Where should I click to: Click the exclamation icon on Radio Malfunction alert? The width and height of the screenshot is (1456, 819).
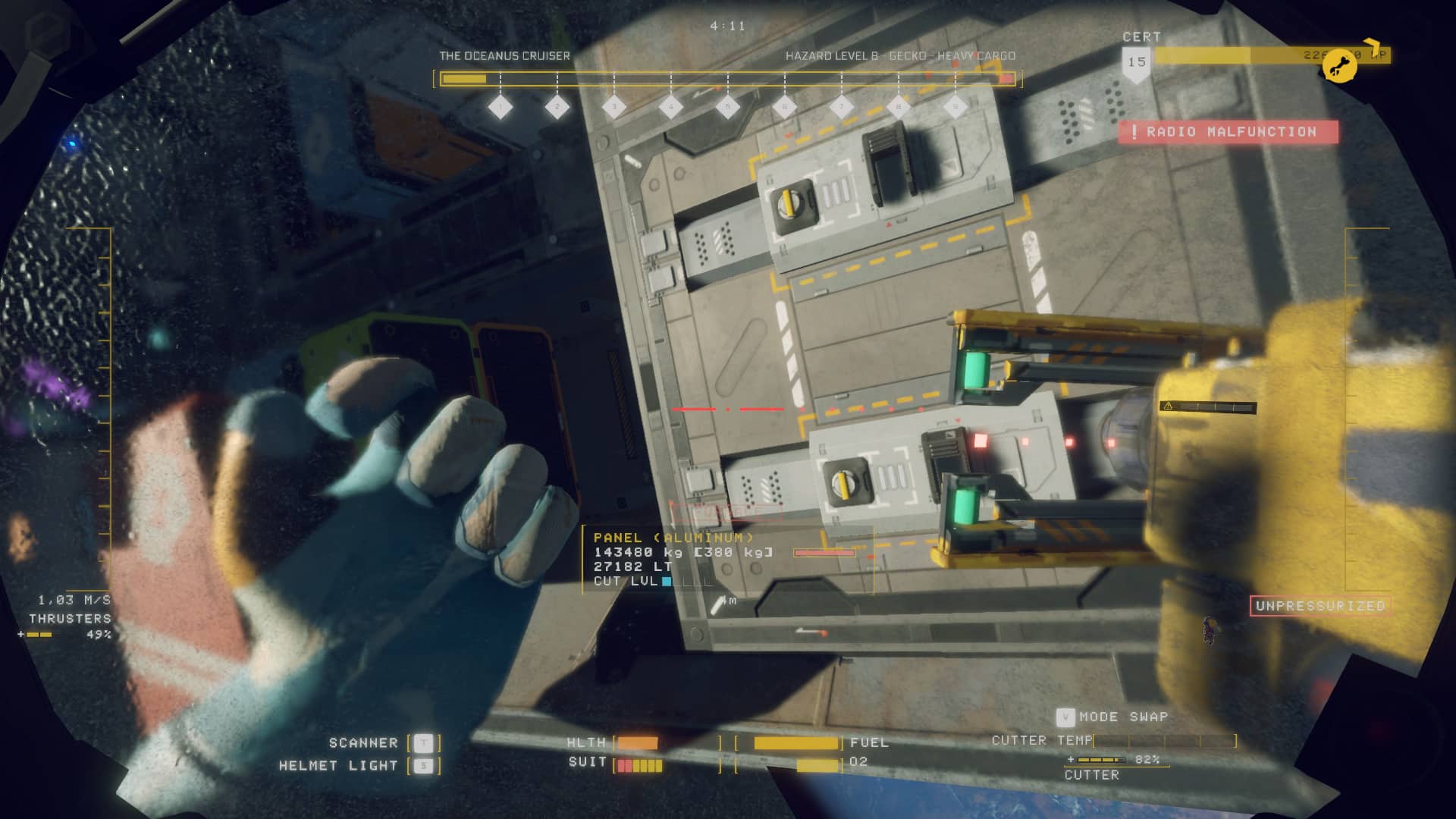pos(1133,130)
